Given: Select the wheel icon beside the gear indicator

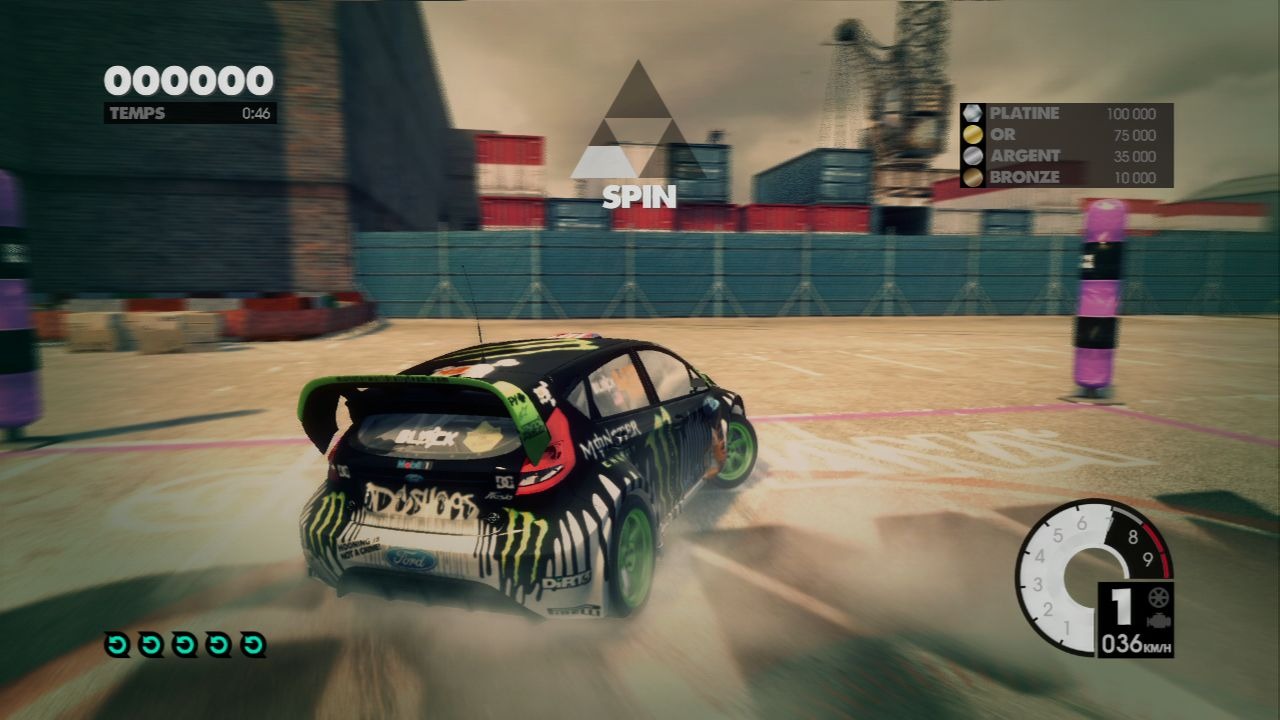Looking at the screenshot, I should pos(1158,598).
